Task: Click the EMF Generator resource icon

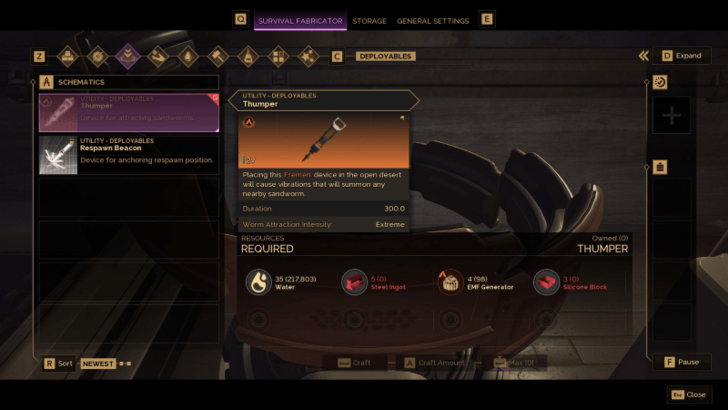Action: pos(451,282)
